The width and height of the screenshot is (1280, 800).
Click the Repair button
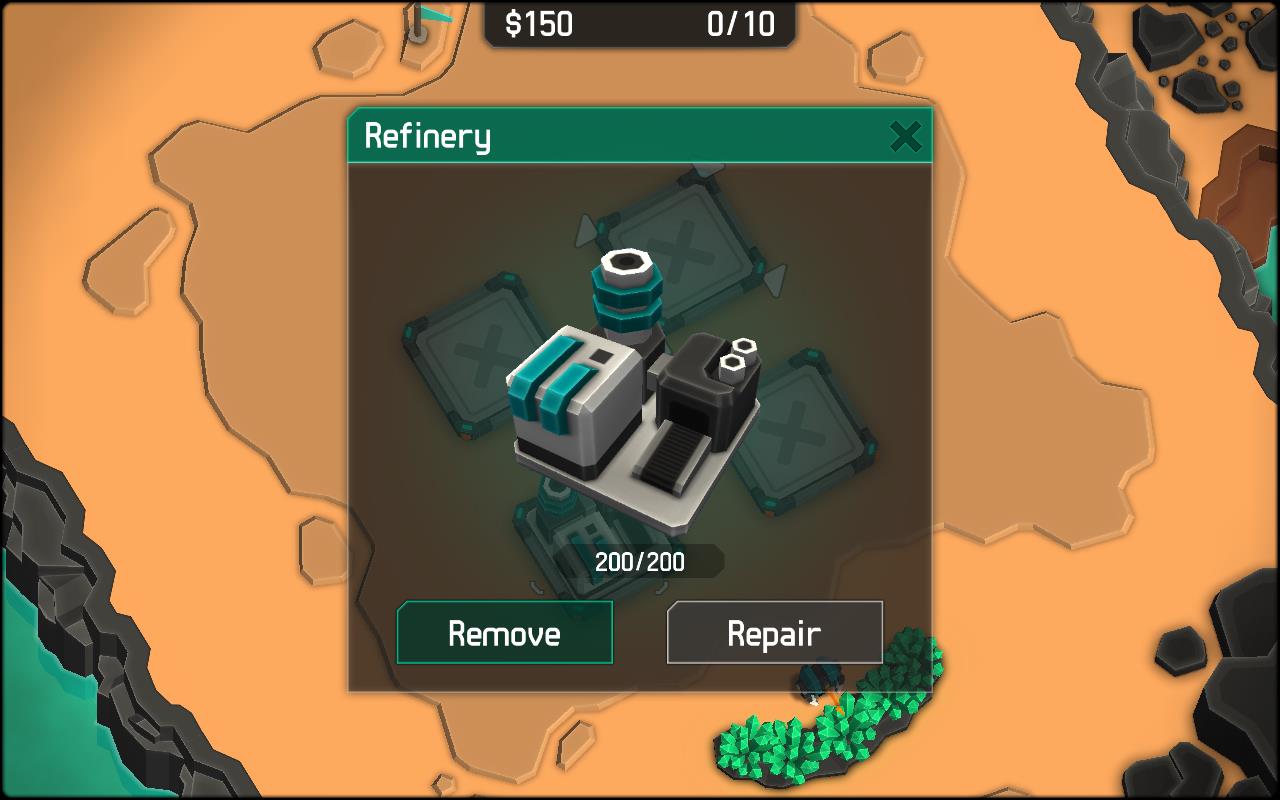click(x=774, y=633)
